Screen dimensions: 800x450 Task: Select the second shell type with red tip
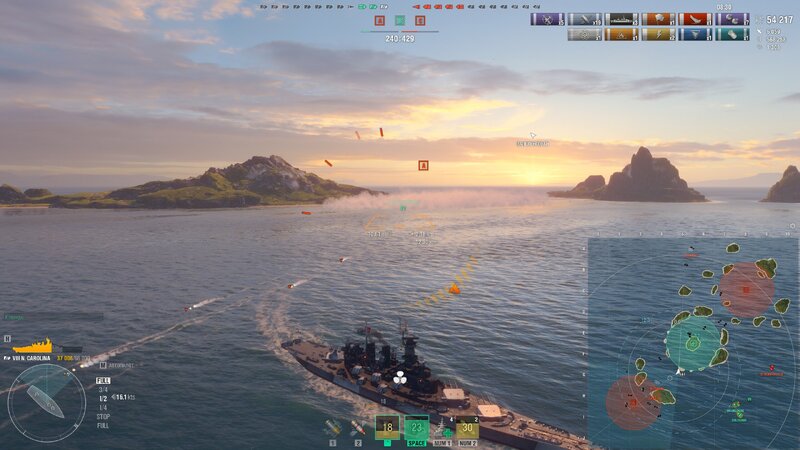click(357, 428)
